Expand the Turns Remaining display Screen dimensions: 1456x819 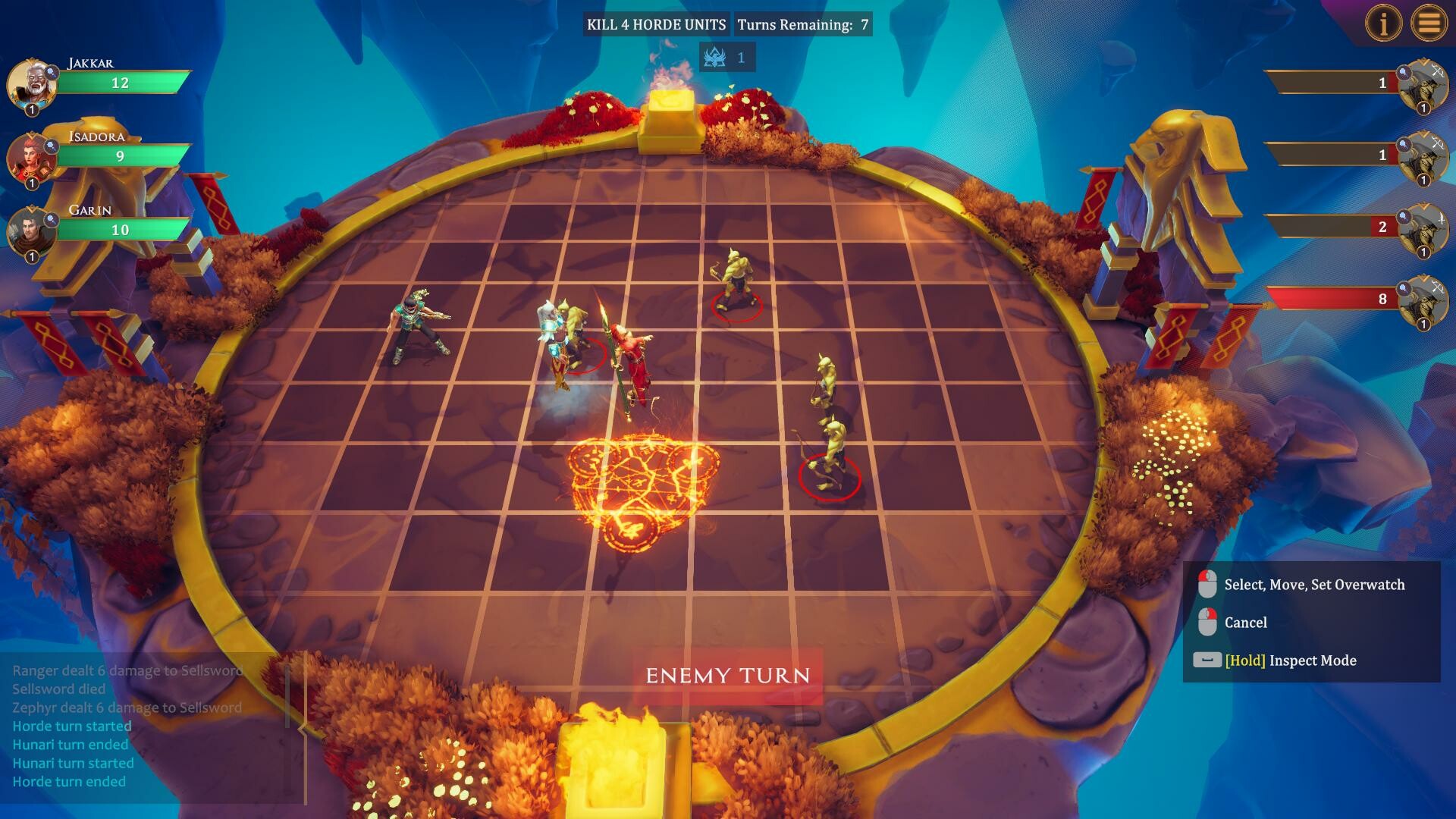(x=805, y=24)
